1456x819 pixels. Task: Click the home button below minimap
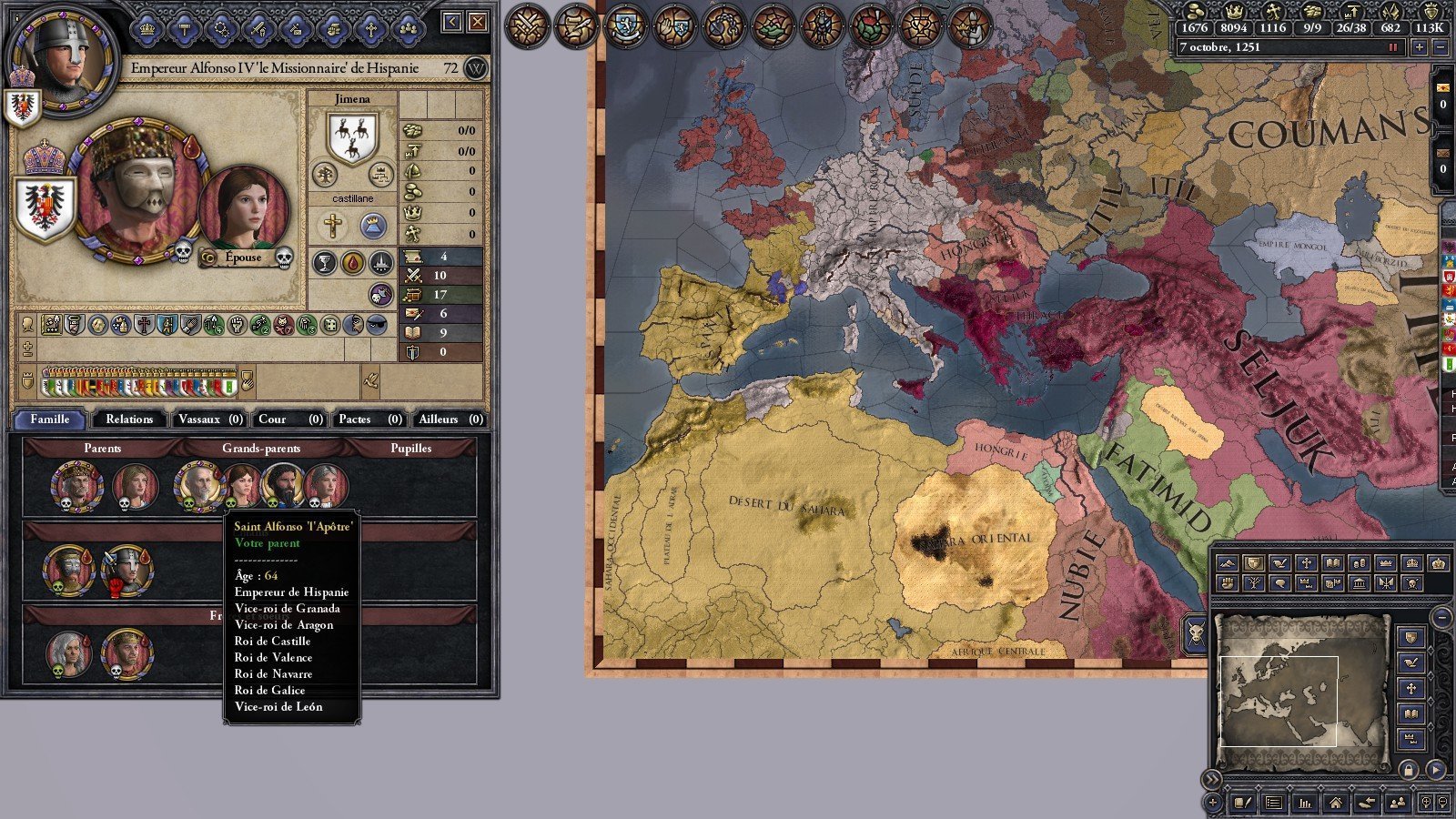point(1335,803)
